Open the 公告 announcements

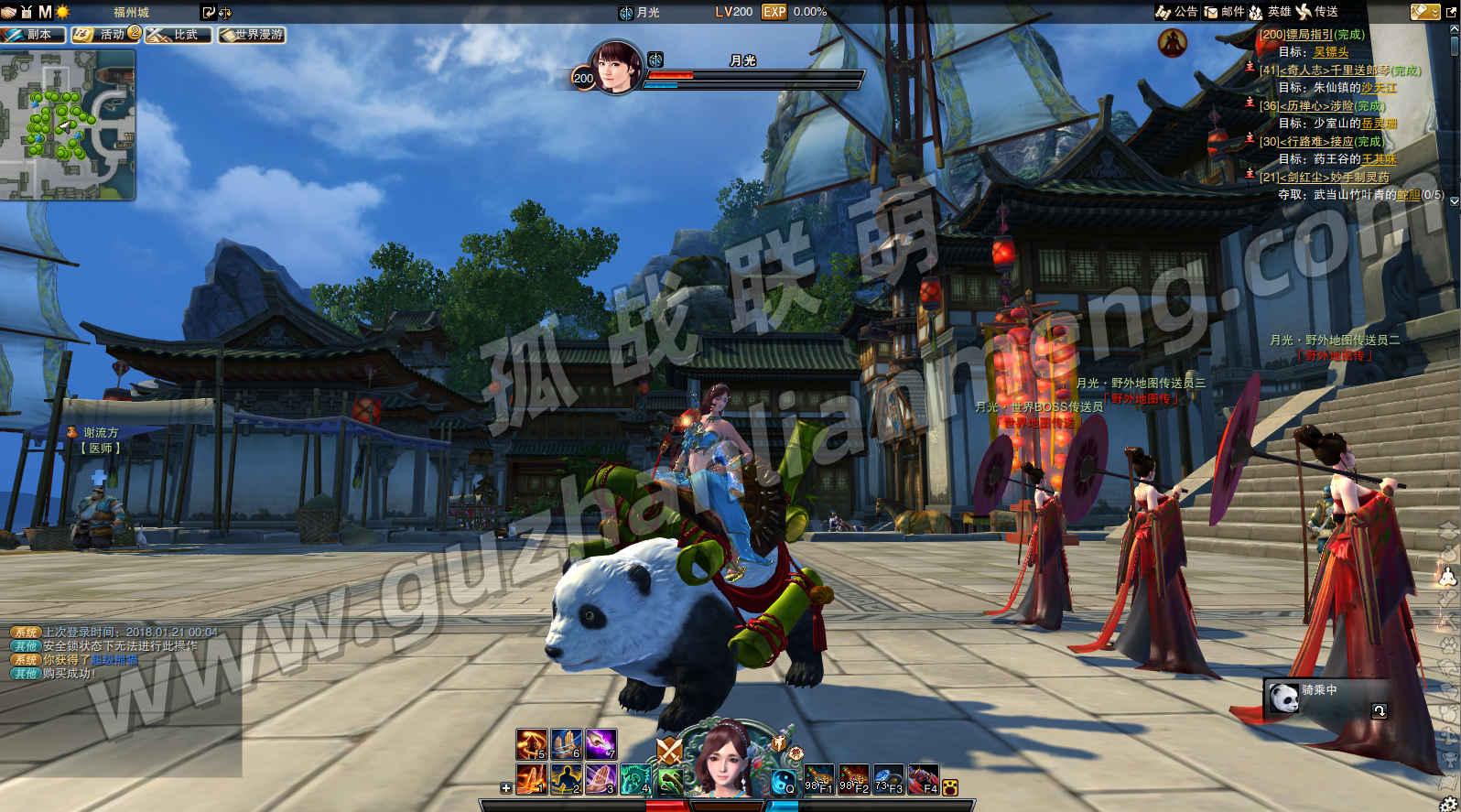[1176, 12]
